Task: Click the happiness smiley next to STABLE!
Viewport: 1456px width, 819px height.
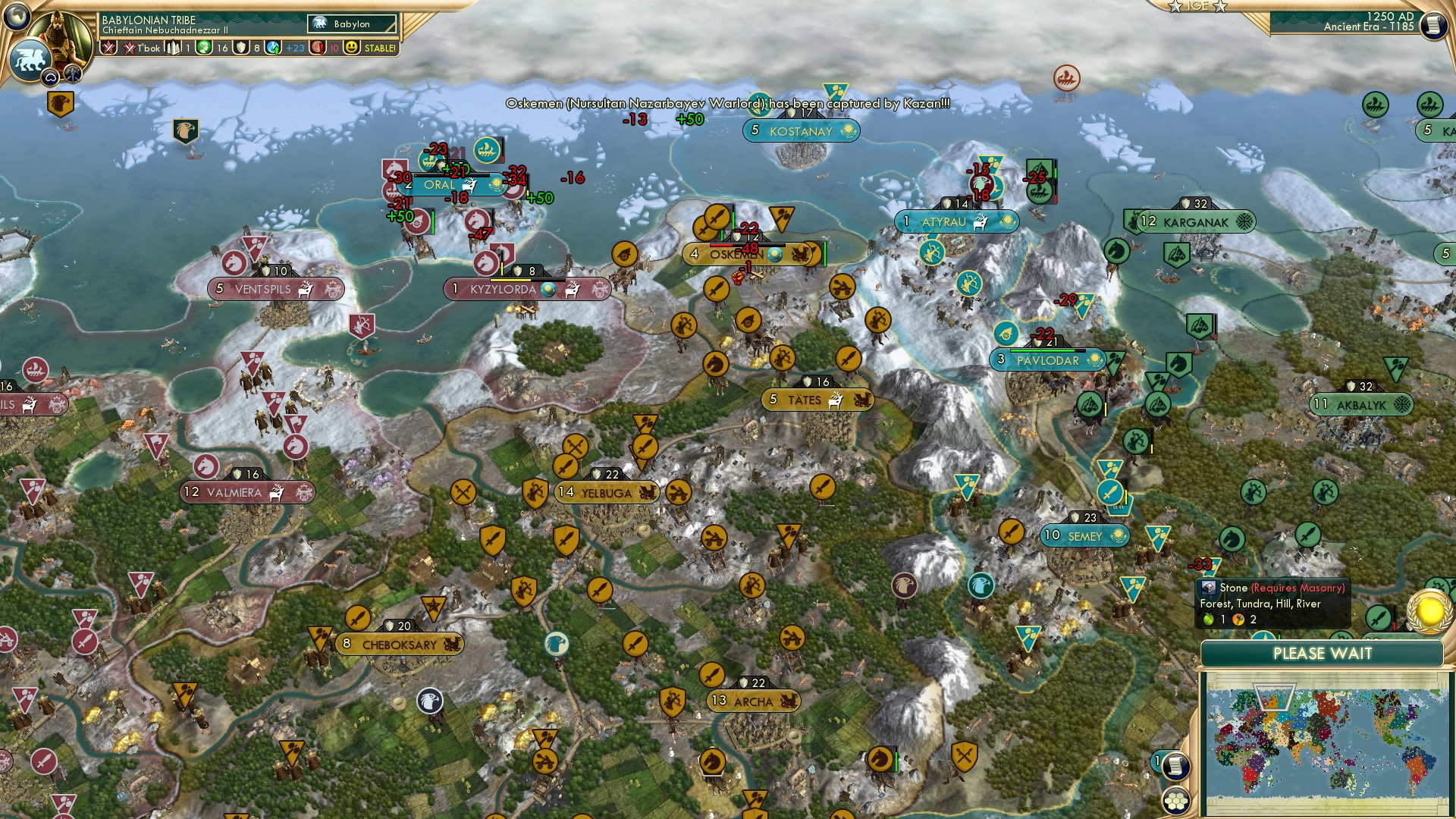Action: click(x=351, y=48)
